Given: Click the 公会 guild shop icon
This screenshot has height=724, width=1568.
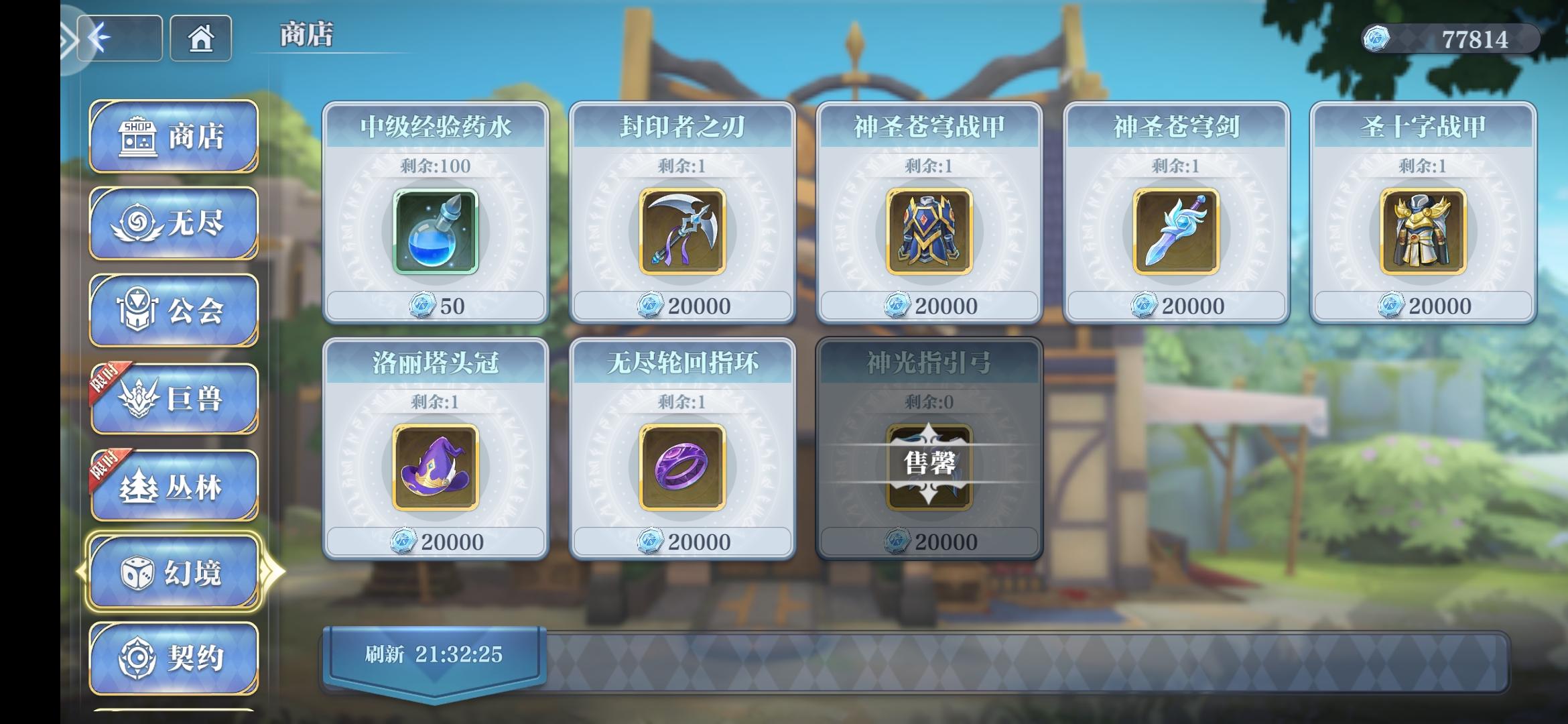Looking at the screenshot, I should pos(136,309).
